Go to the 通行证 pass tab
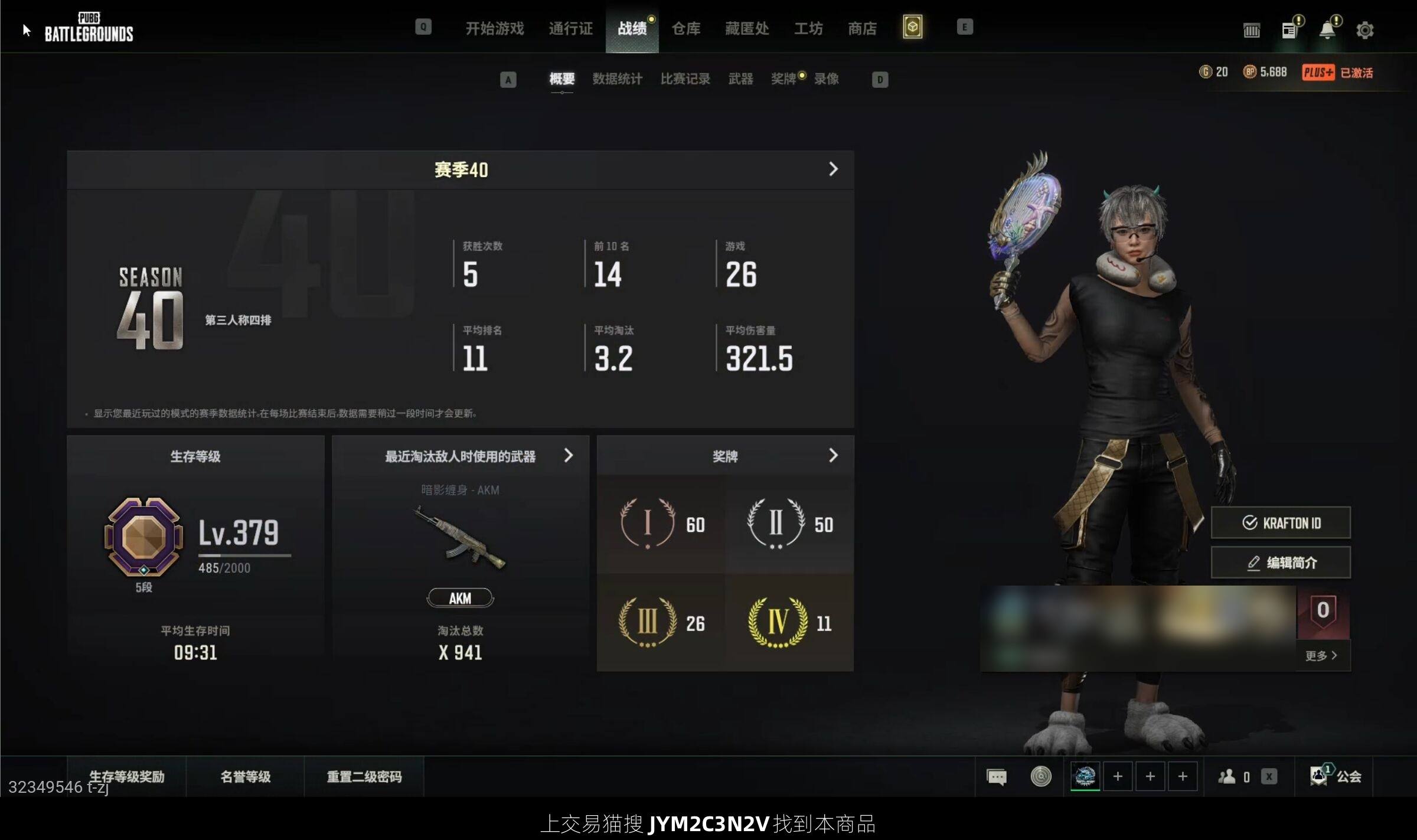Image resolution: width=1417 pixels, height=840 pixels. (570, 28)
